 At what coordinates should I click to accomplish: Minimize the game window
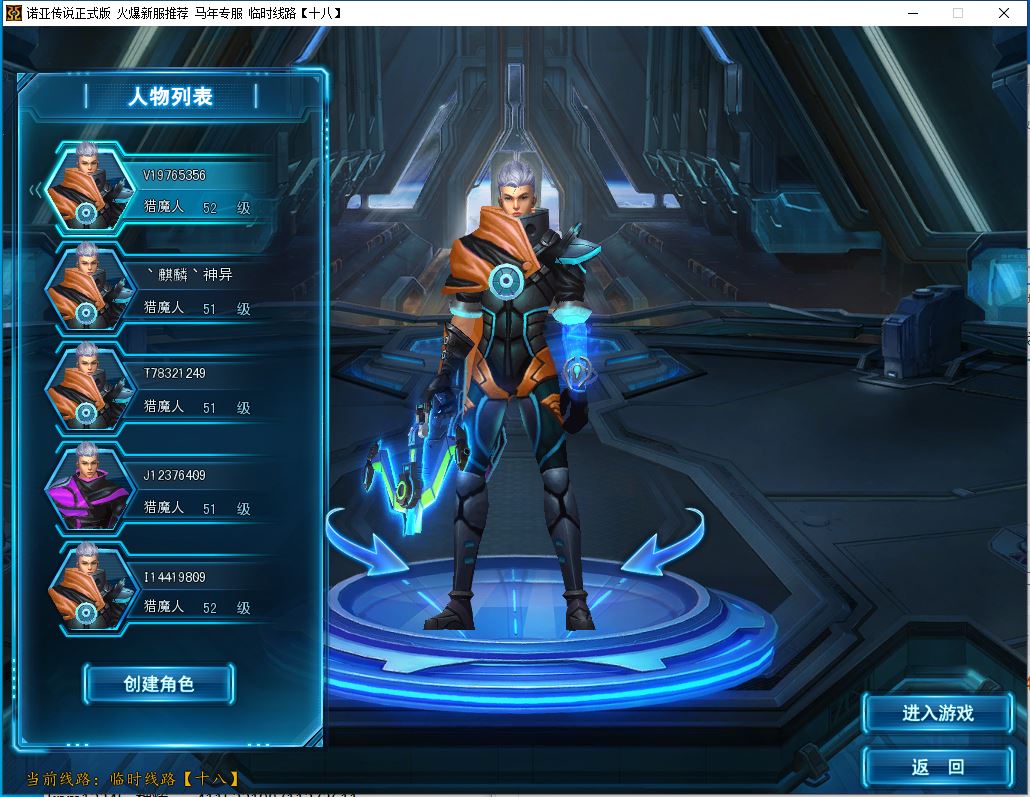912,13
